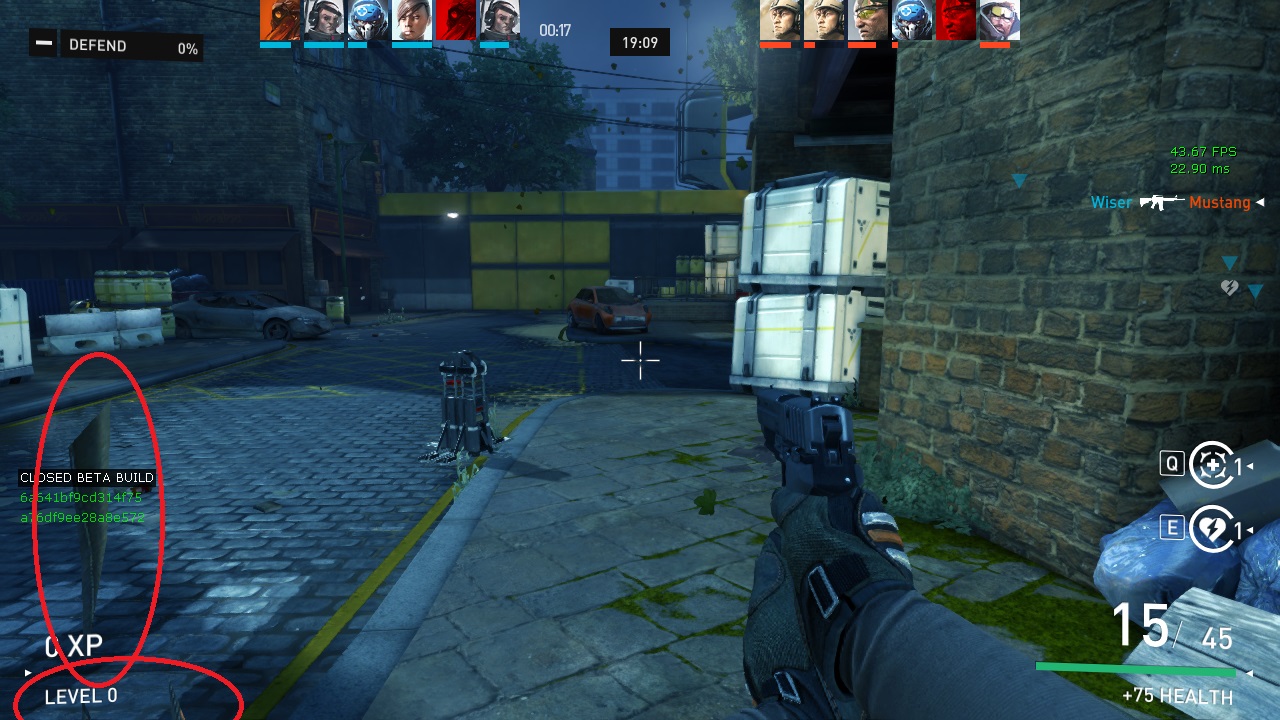Choose the brown-haired woman teammate portrait

coord(411,20)
